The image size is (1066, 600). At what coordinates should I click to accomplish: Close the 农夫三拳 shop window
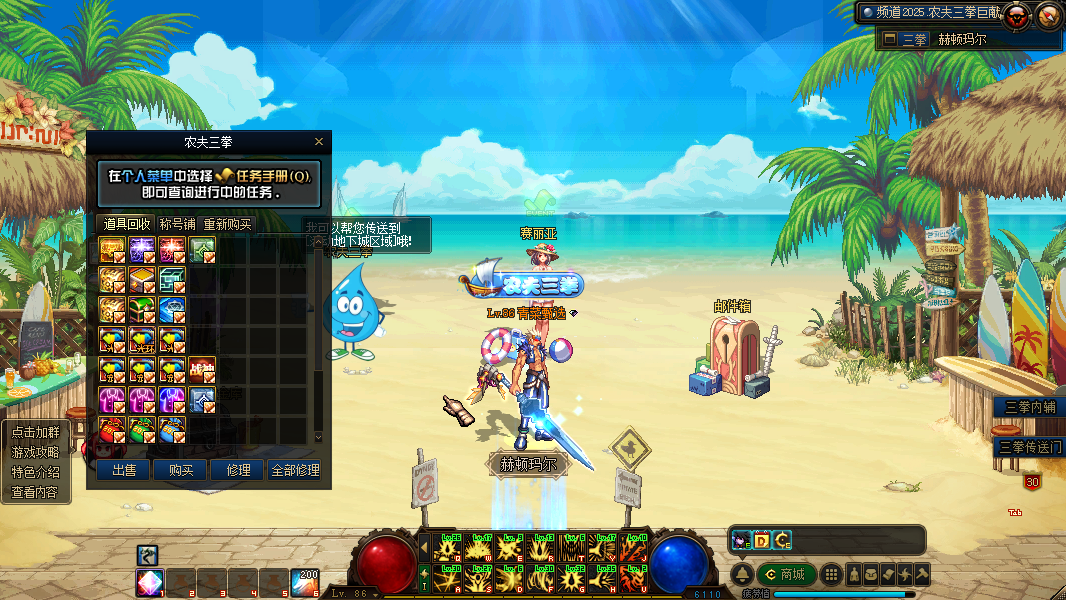(319, 142)
